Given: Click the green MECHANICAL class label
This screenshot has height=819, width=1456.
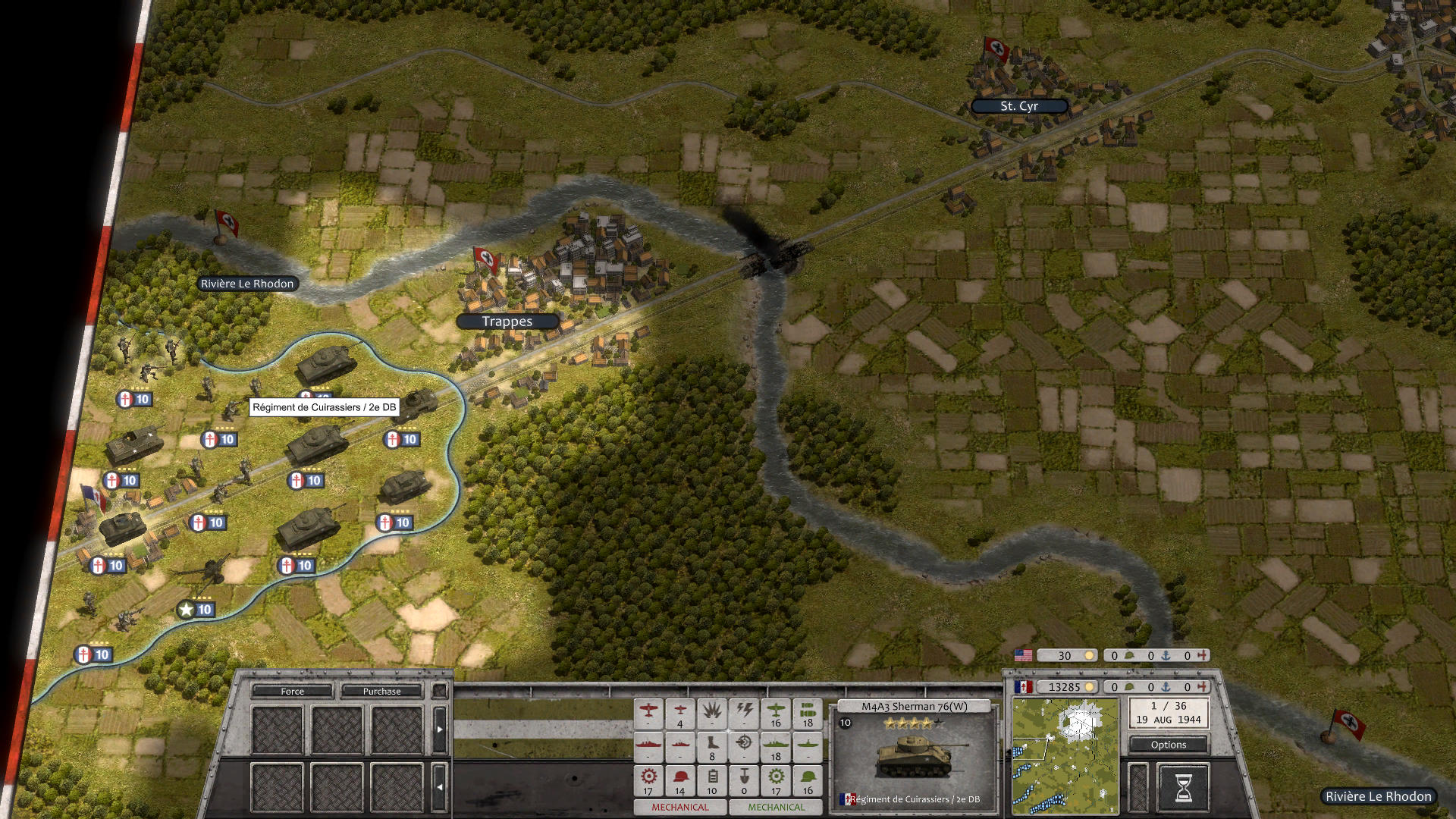Looking at the screenshot, I should [776, 807].
